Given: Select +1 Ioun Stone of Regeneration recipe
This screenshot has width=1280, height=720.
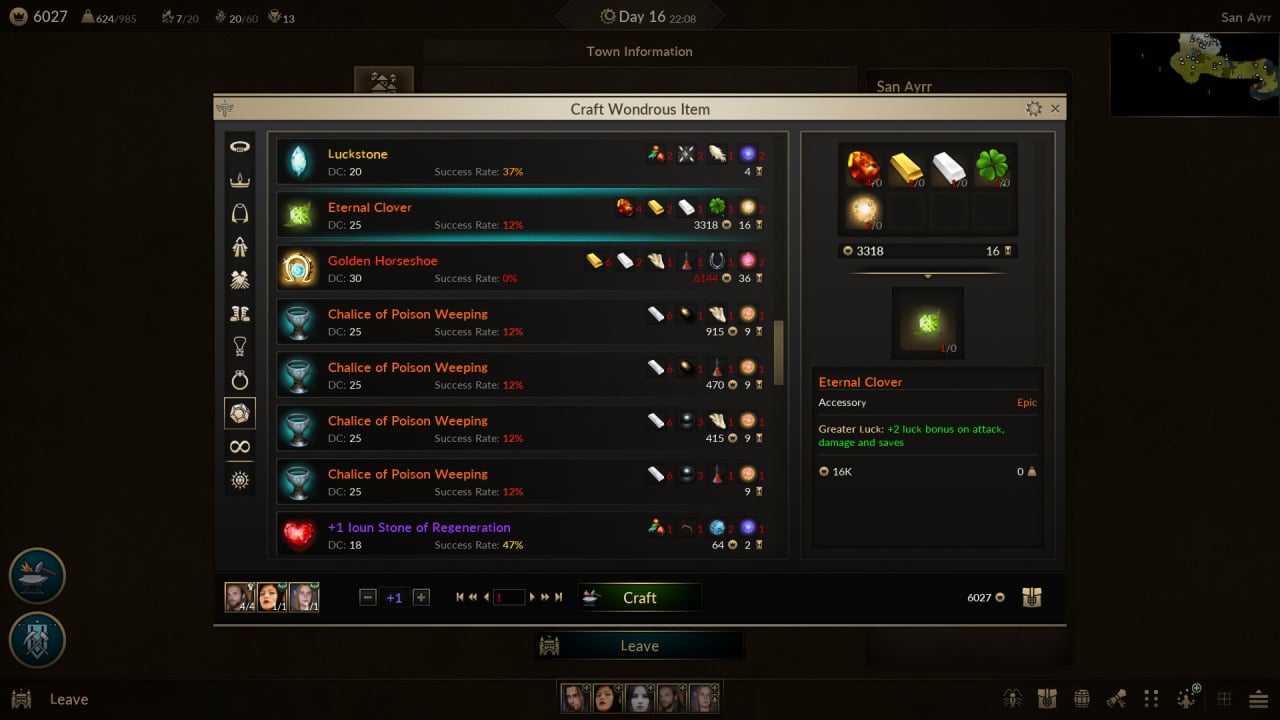Looking at the screenshot, I should (522, 535).
